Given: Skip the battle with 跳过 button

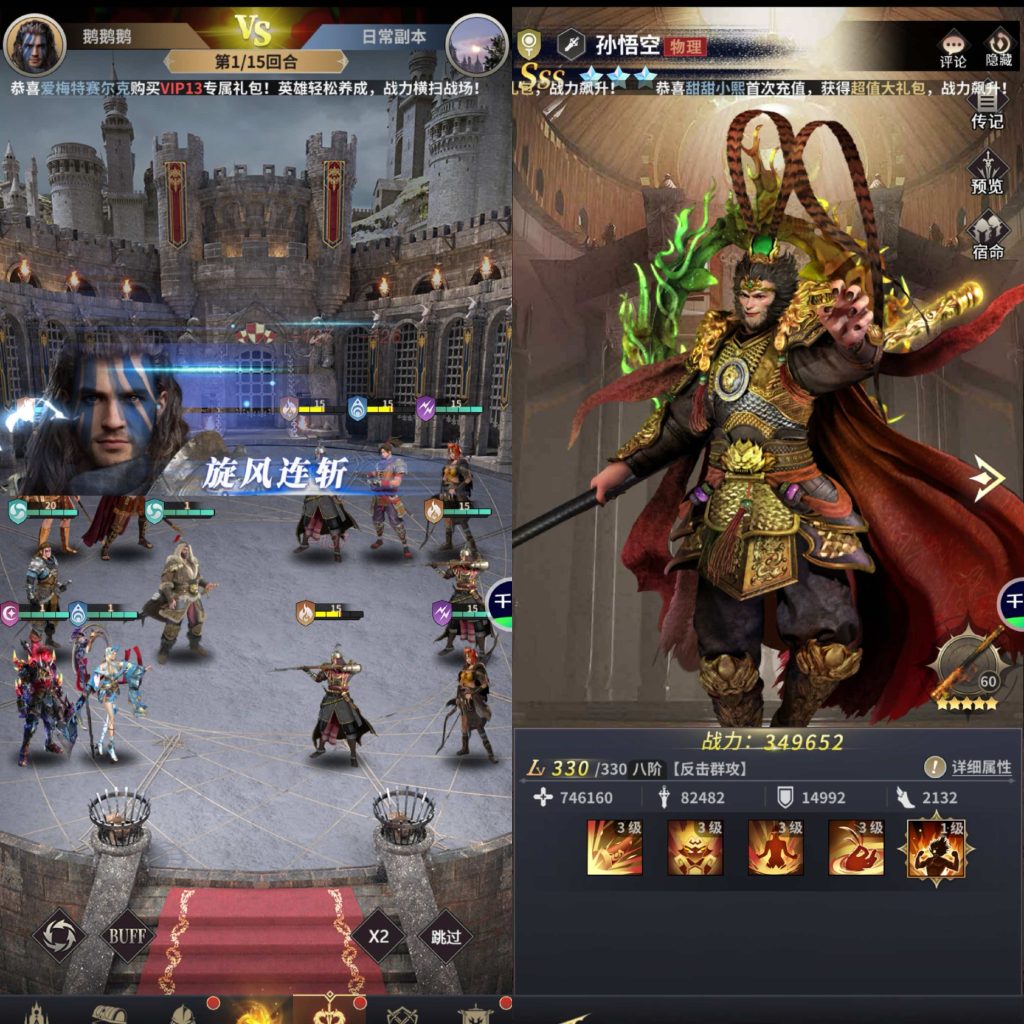Looking at the screenshot, I should (x=445, y=937).
